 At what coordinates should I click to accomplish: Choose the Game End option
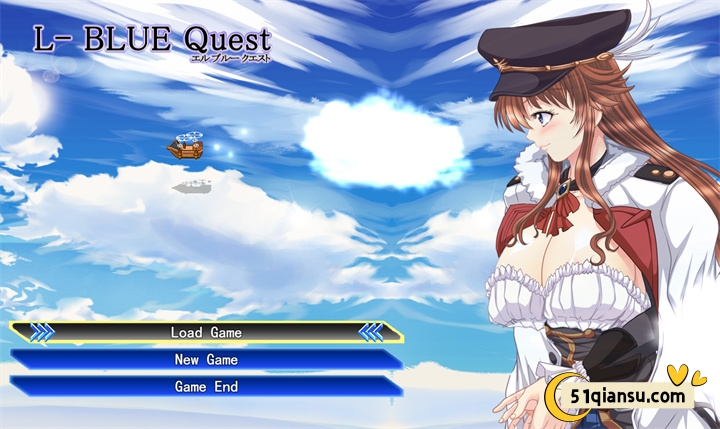[x=206, y=386]
